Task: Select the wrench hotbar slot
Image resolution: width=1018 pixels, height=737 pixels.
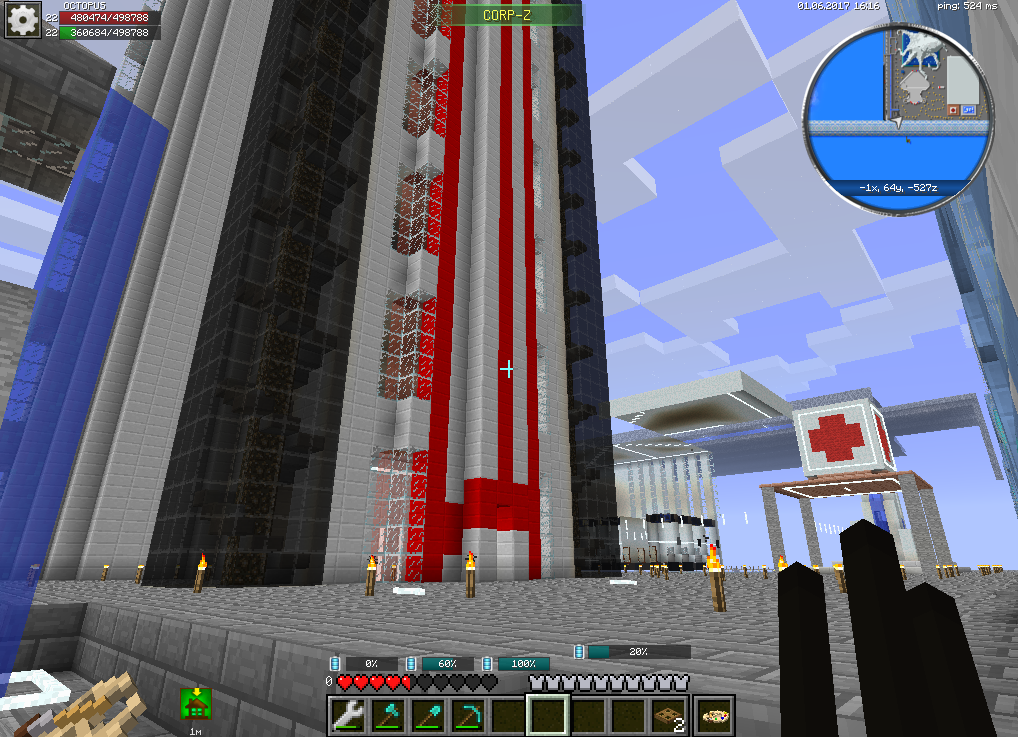Action: click(x=348, y=715)
